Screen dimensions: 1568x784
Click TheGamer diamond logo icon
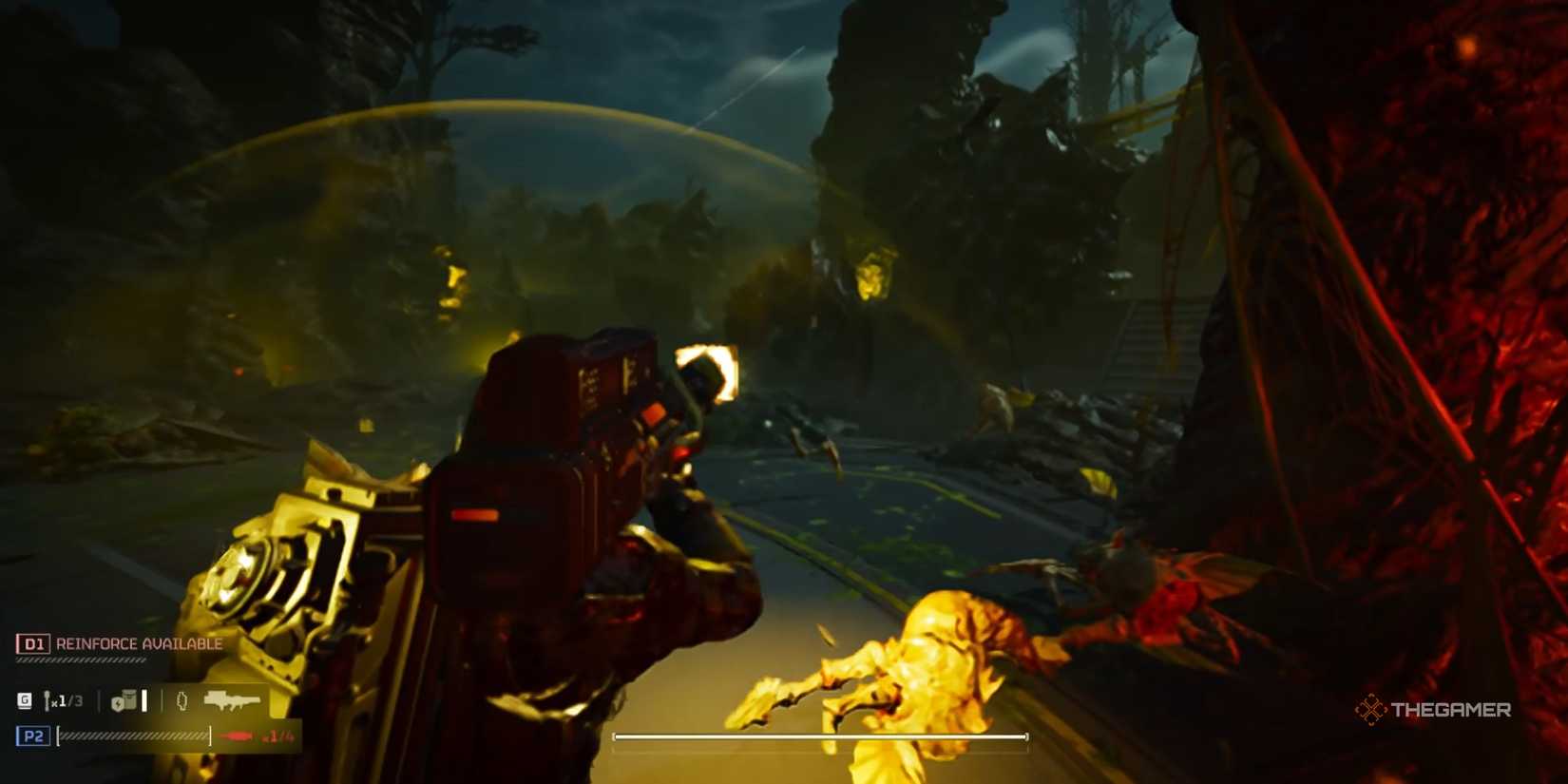[x=1372, y=709]
